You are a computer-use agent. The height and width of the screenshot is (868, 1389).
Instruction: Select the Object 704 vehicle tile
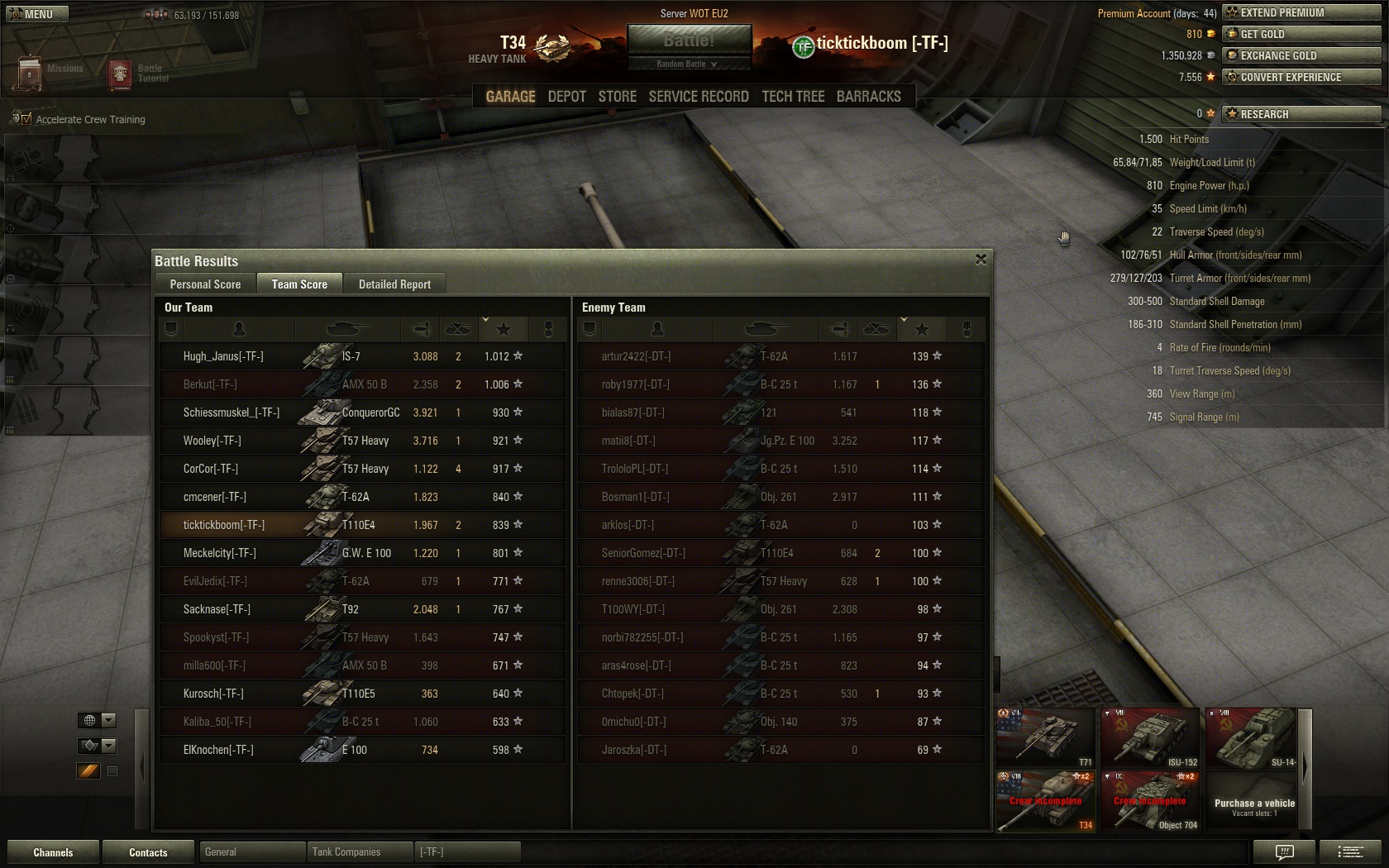pos(1149,801)
